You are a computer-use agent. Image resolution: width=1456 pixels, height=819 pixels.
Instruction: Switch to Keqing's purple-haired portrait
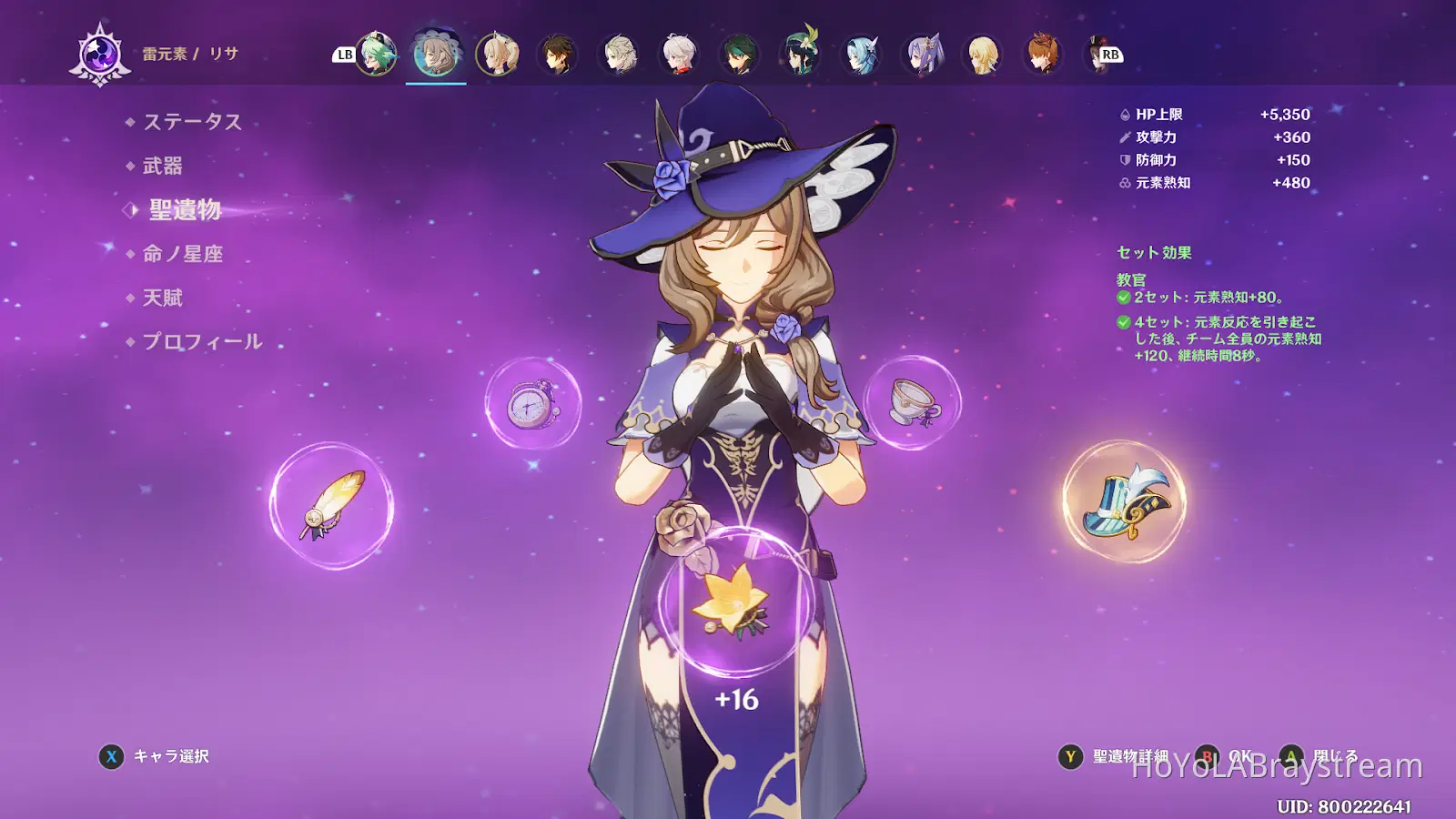click(x=923, y=55)
